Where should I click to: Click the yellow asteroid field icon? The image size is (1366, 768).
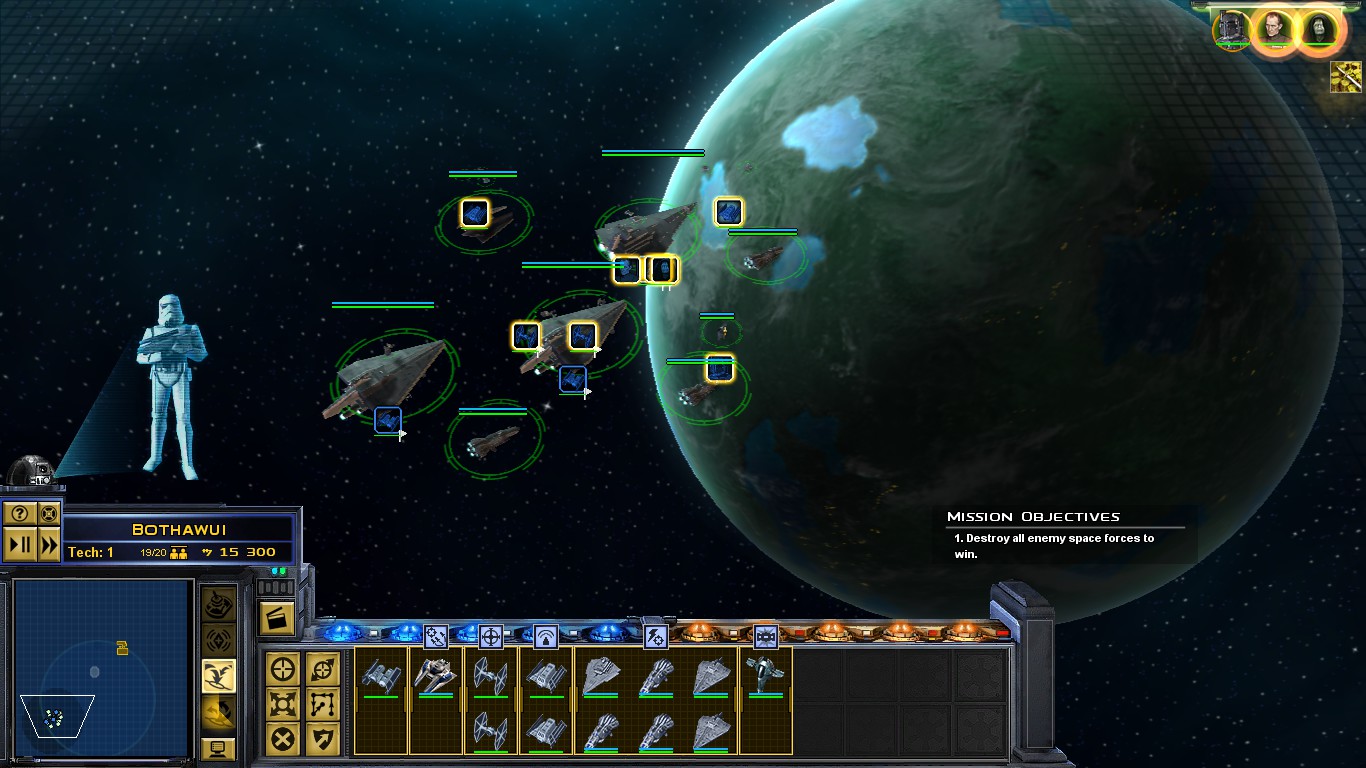[1346, 76]
